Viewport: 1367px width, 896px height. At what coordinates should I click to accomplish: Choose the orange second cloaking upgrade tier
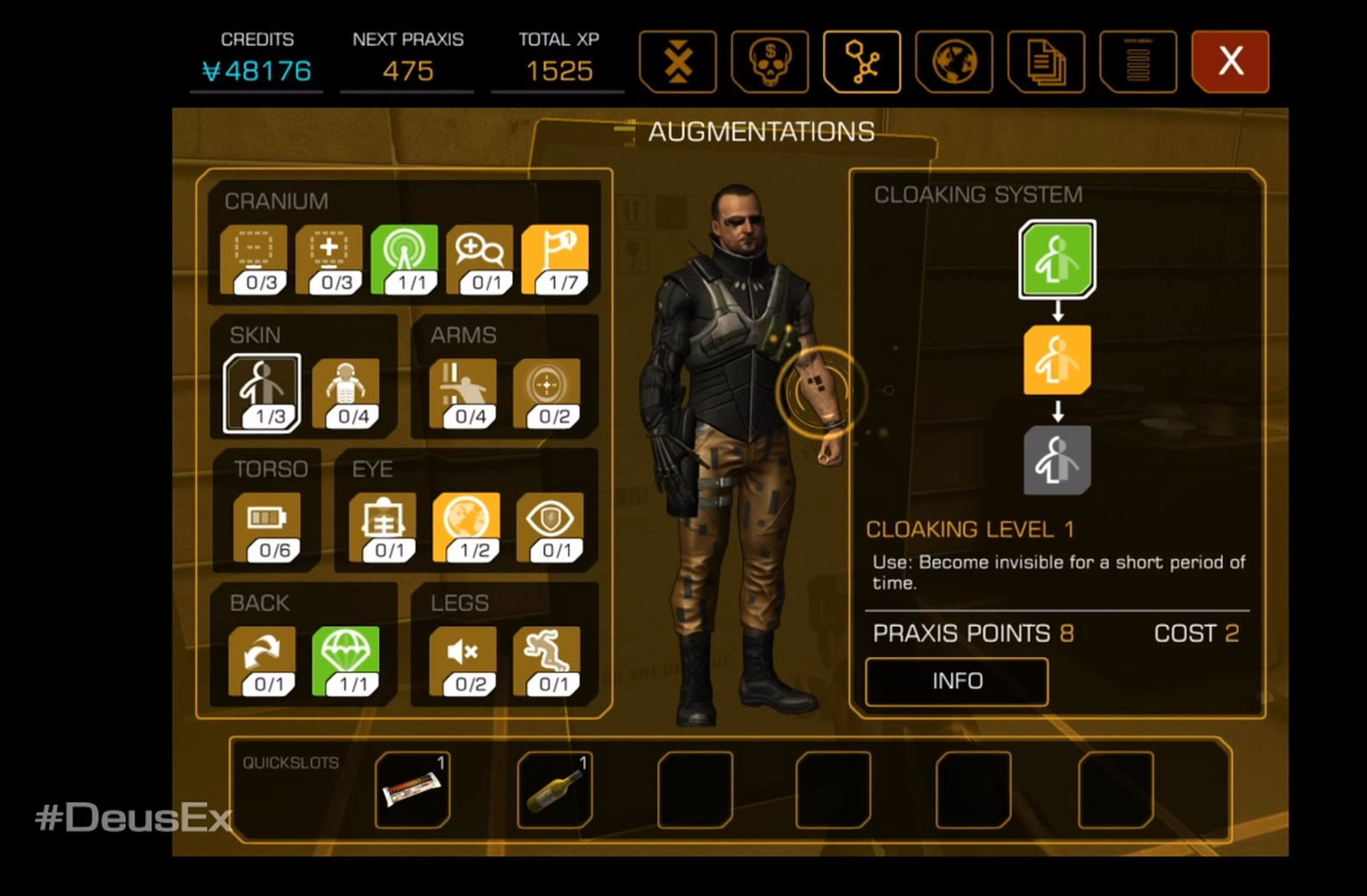pos(1057,360)
